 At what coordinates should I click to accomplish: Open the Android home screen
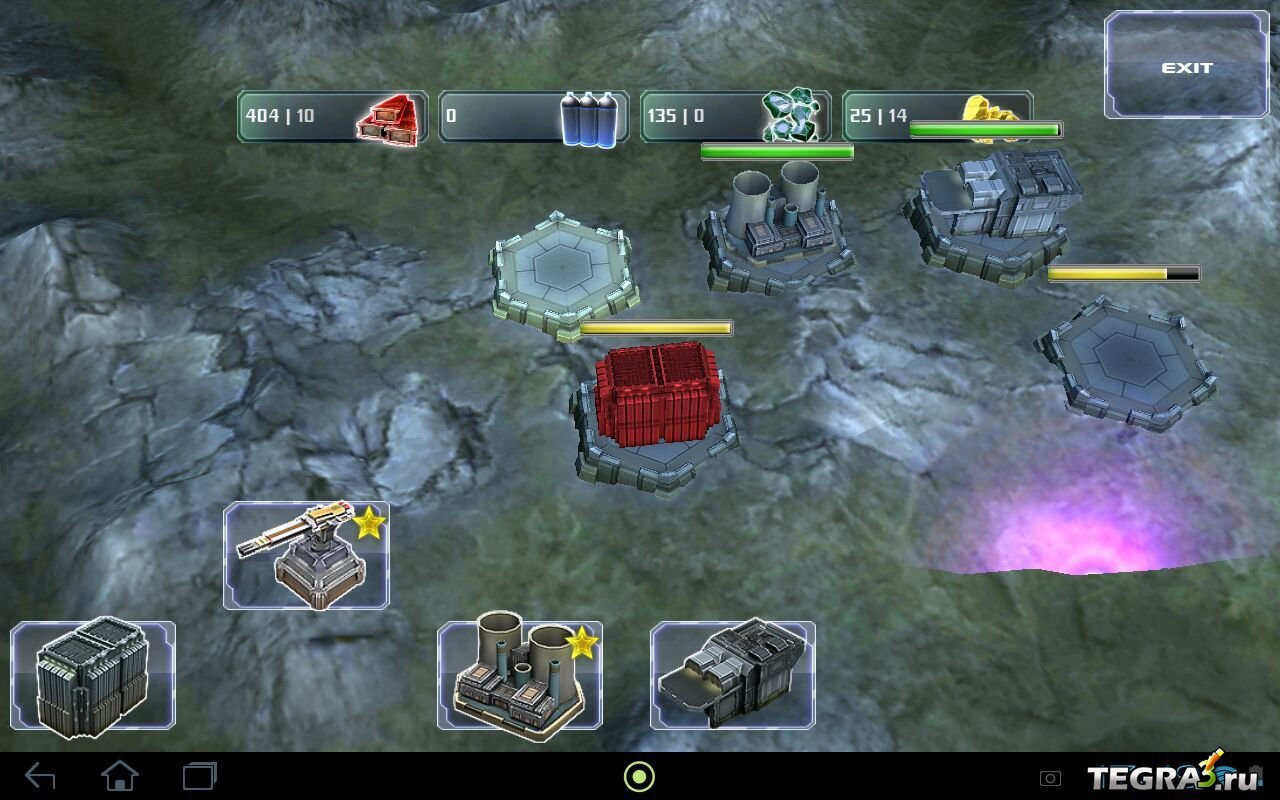120,776
